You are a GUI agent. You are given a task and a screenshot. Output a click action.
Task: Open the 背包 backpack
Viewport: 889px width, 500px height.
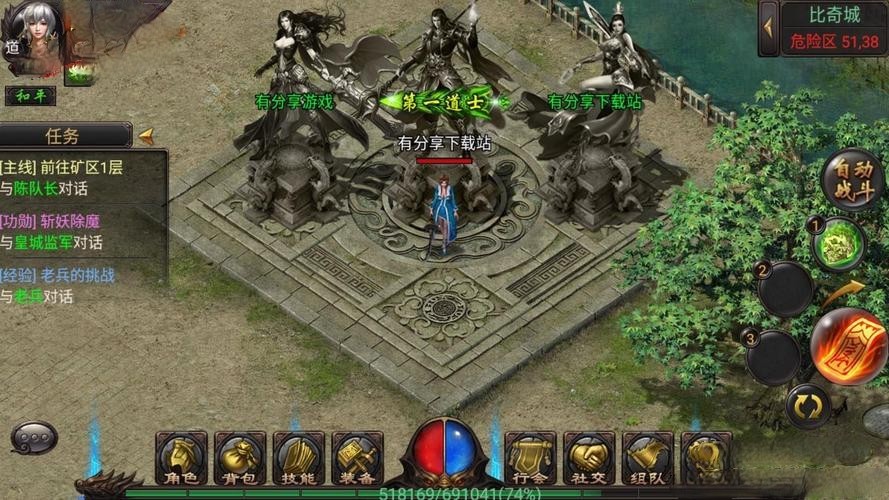point(240,458)
